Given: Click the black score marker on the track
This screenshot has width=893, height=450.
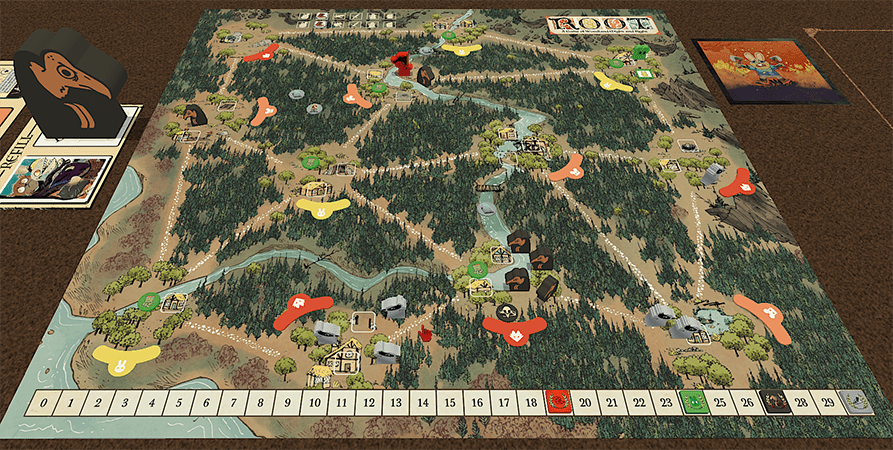Looking at the screenshot, I should pyautogui.click(x=772, y=402).
